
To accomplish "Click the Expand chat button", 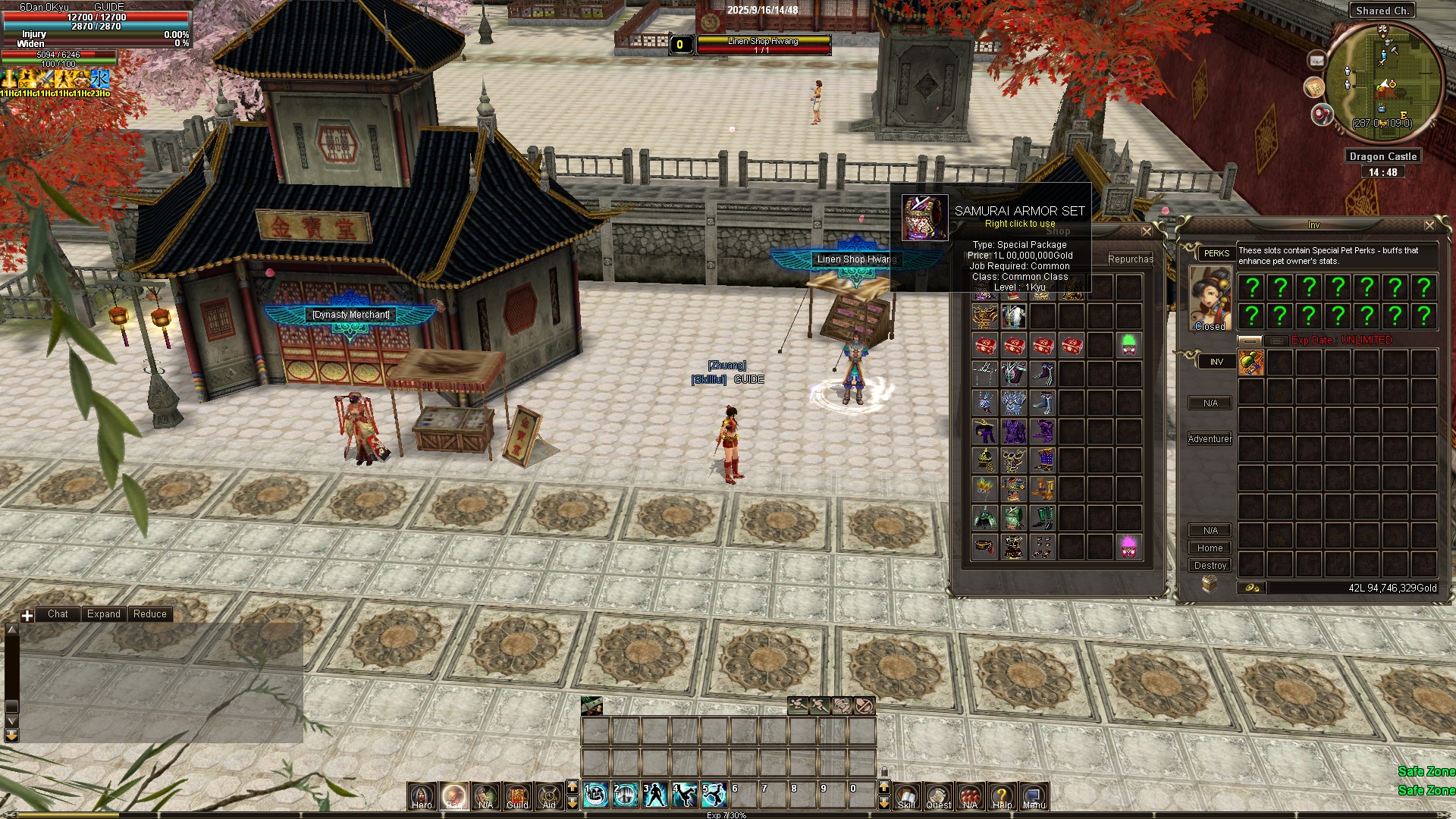I will tap(103, 614).
